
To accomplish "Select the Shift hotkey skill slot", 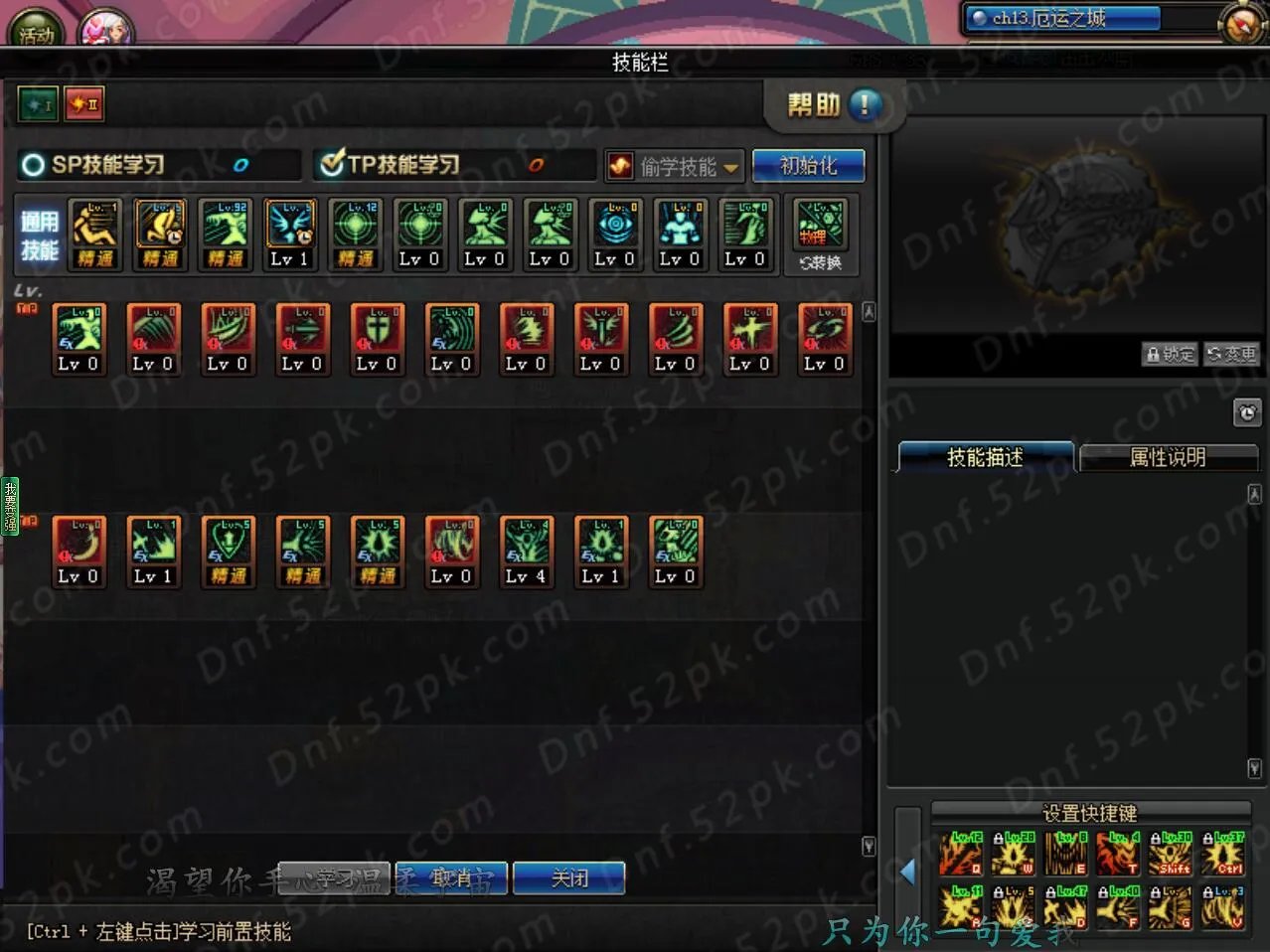I will pos(1170,854).
